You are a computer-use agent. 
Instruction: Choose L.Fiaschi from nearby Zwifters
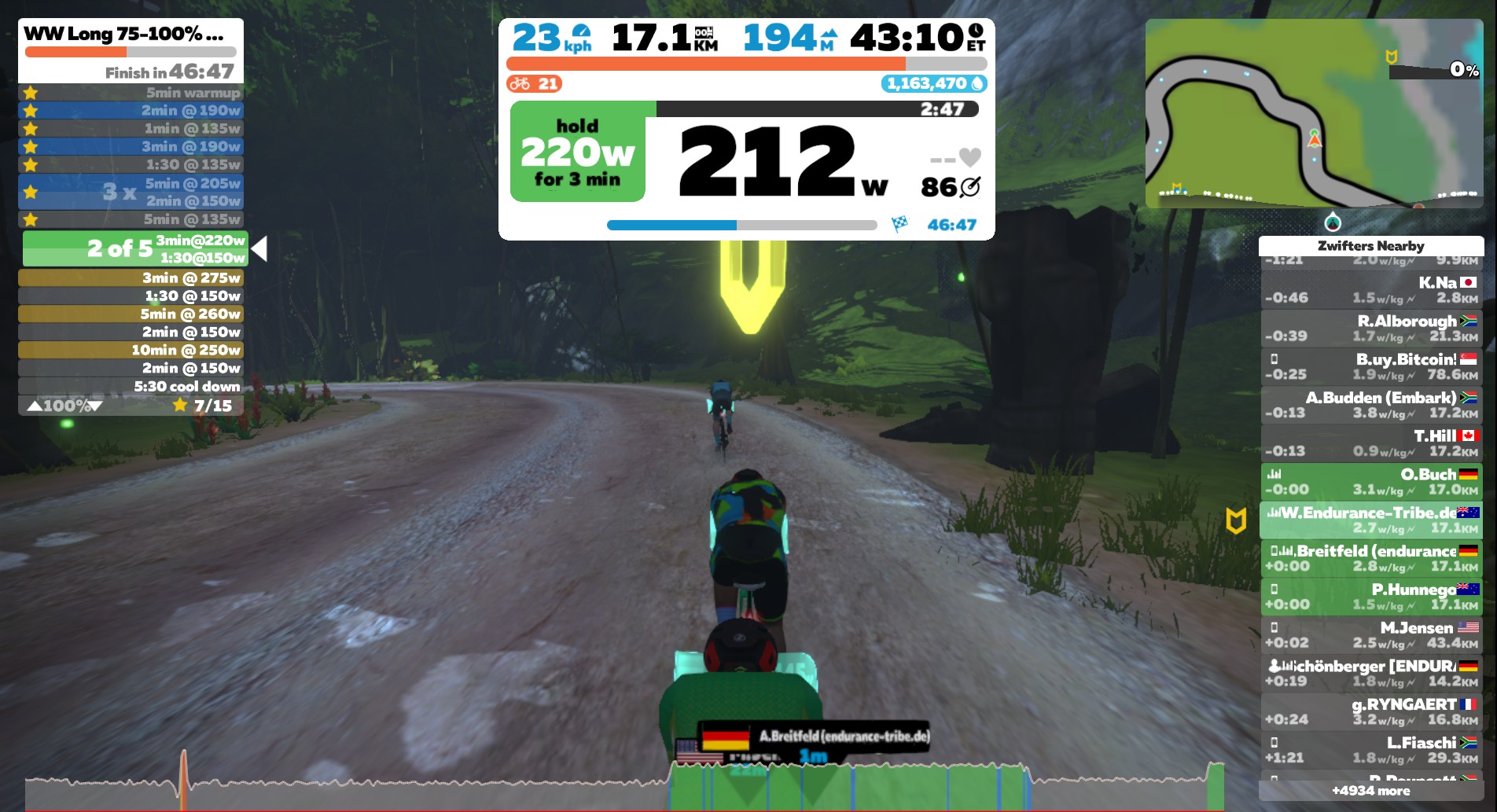coord(1370,750)
